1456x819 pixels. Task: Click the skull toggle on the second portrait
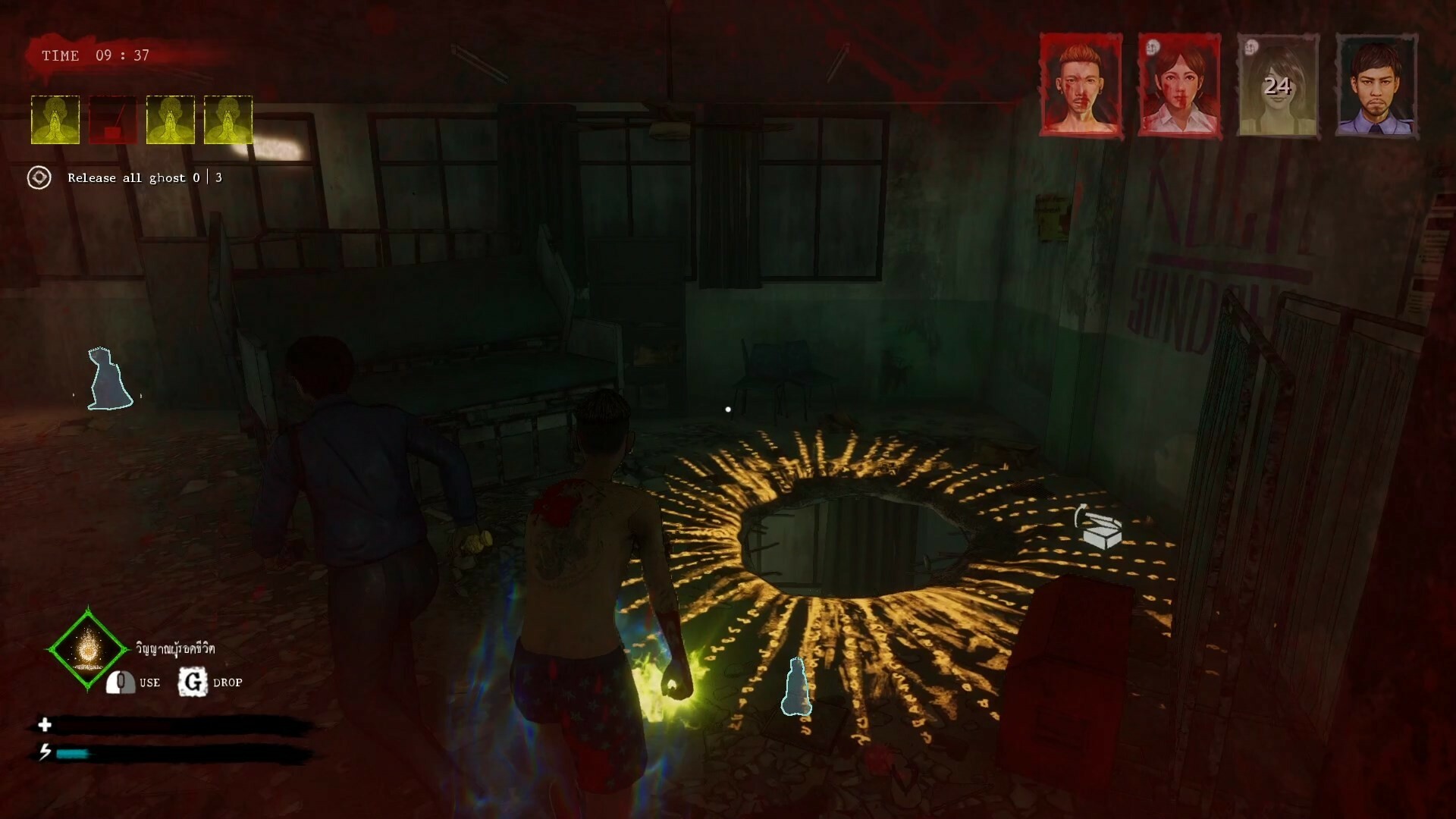coord(1153,49)
